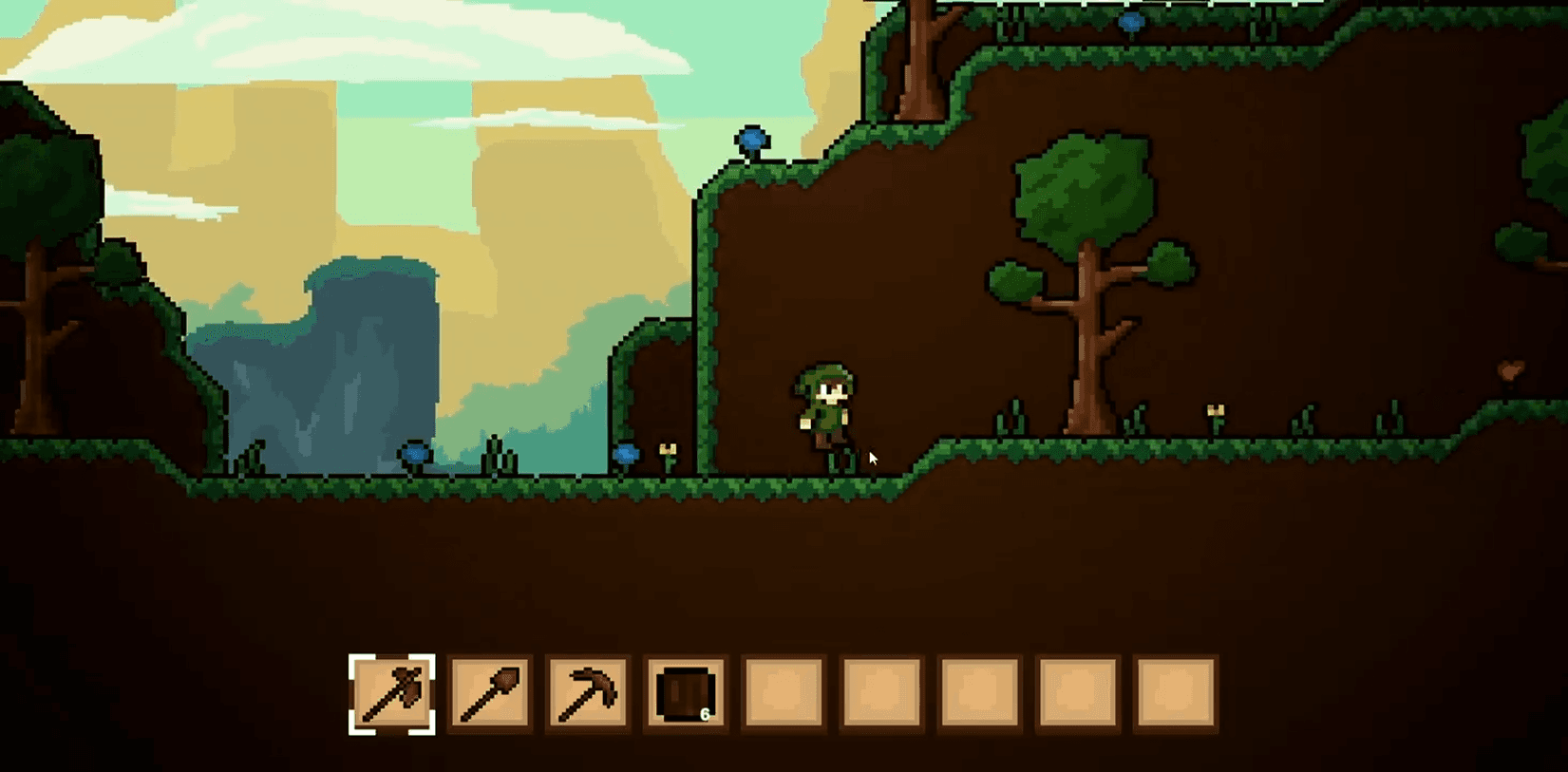Select the block stack of 6

click(x=686, y=694)
